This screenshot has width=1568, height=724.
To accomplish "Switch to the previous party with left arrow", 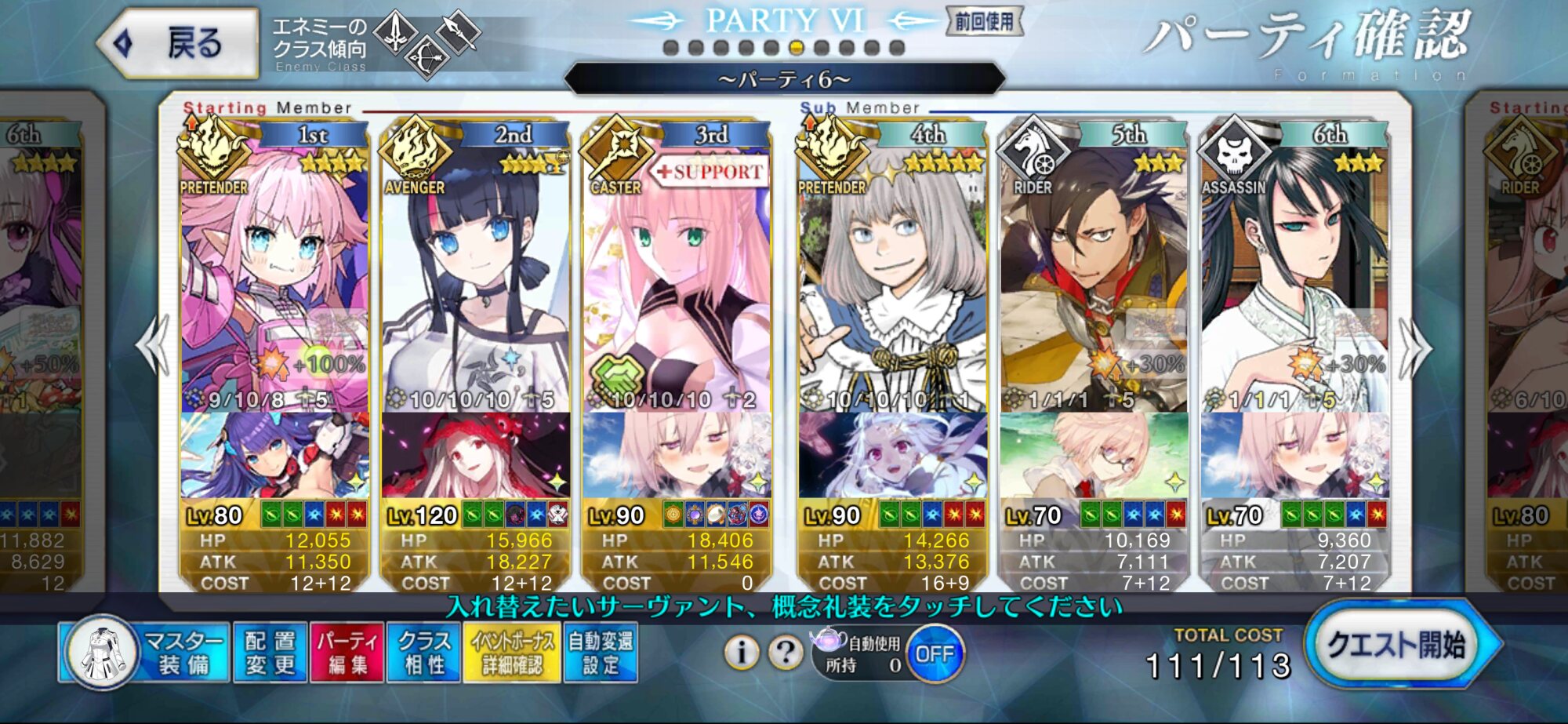I will pos(152,346).
